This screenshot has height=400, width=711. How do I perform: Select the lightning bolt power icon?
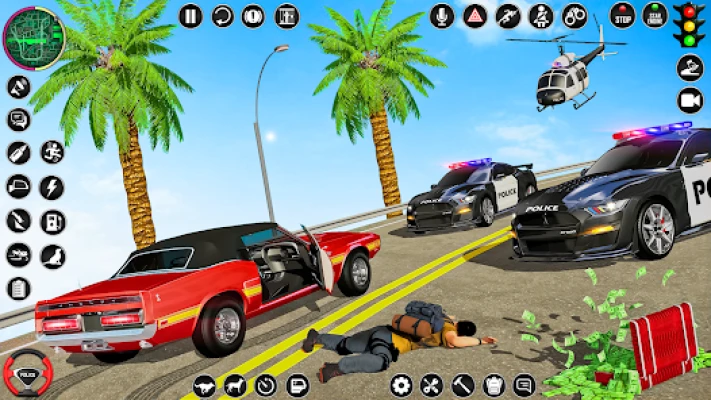pos(51,187)
